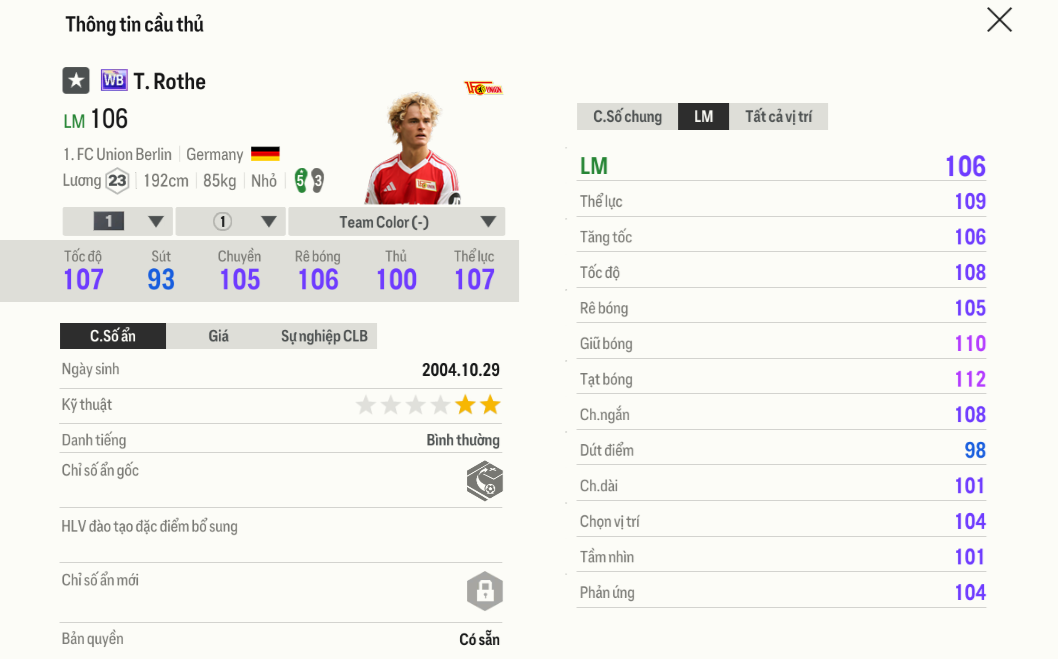Click the hidden trait shield icon
This screenshot has height=659, width=1058.
click(484, 481)
